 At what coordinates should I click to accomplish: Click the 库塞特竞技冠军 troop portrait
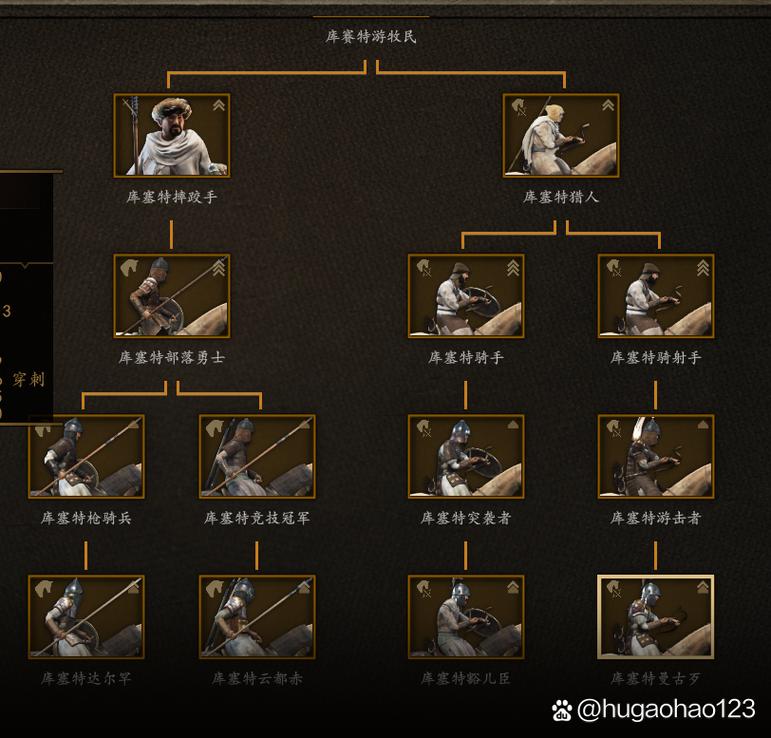point(257,456)
